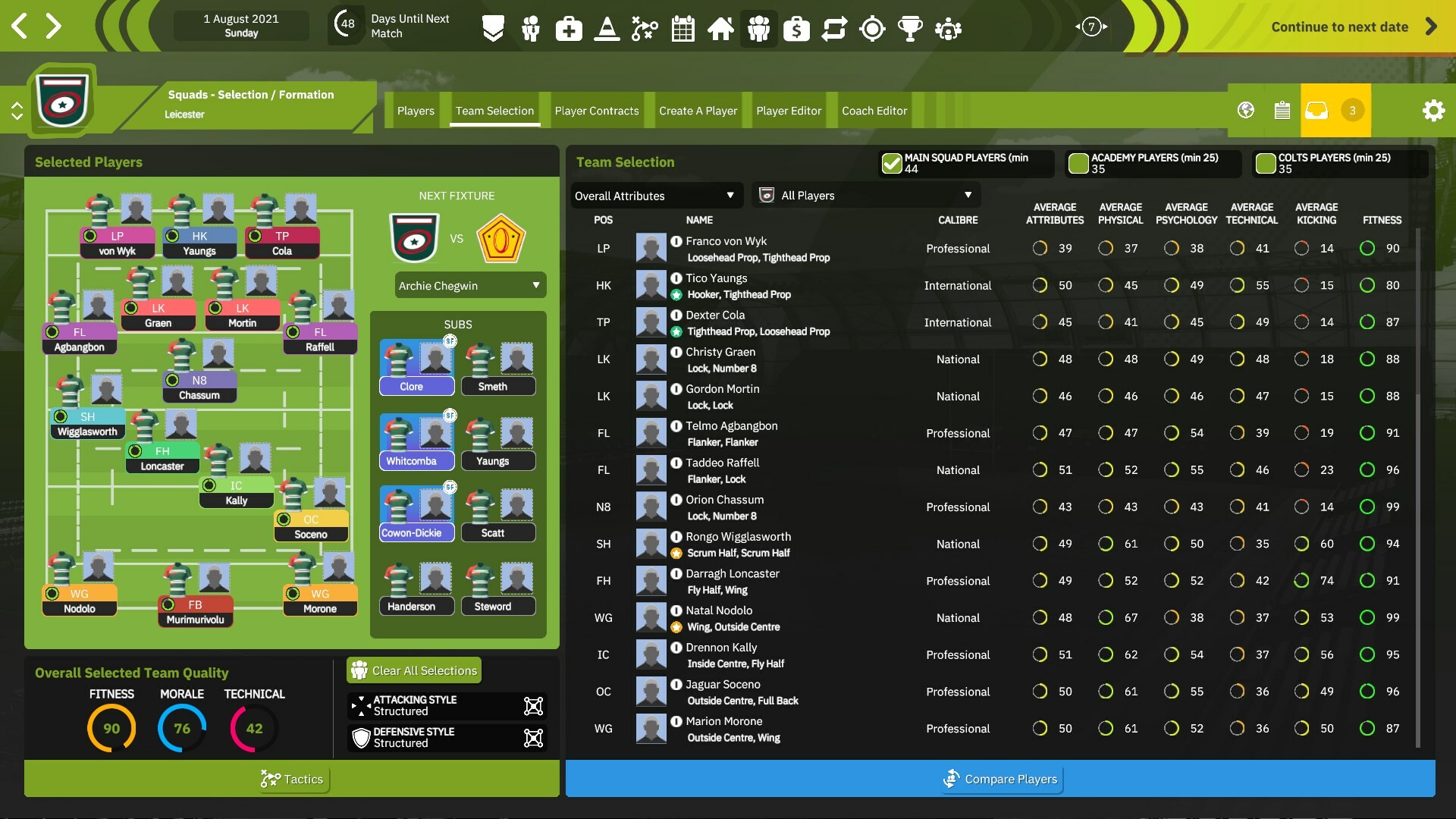Click the transfers swap-arrows icon
Viewport: 1456px width, 819px height.
click(835, 28)
